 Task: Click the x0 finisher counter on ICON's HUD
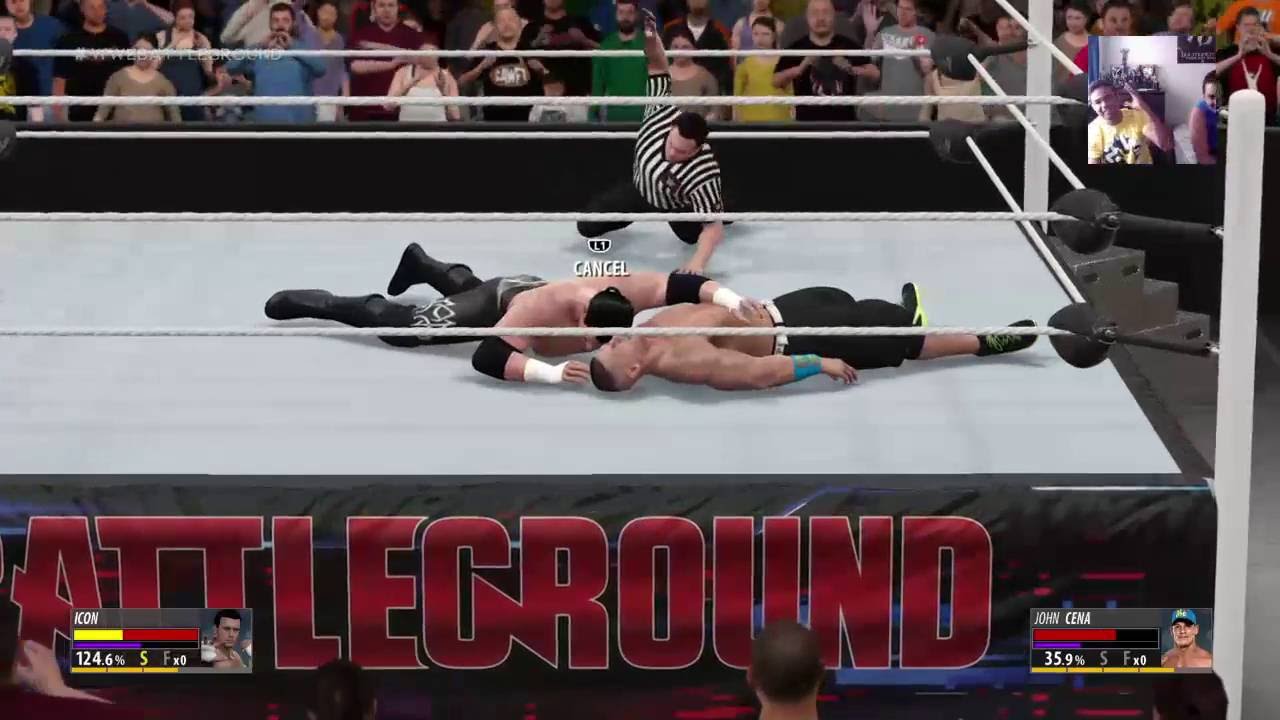point(180,661)
